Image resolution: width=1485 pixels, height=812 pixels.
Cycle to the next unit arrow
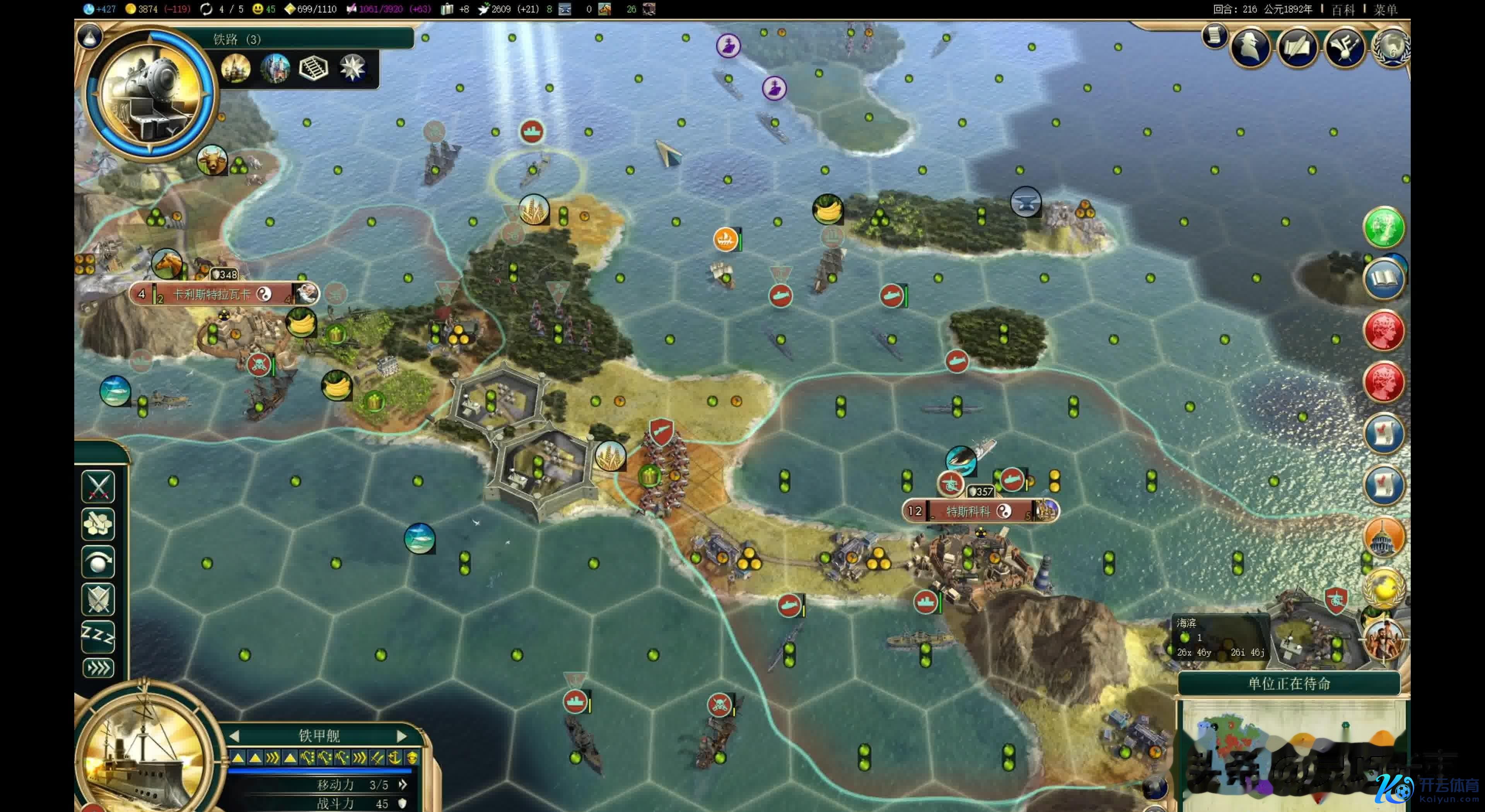pos(402,736)
